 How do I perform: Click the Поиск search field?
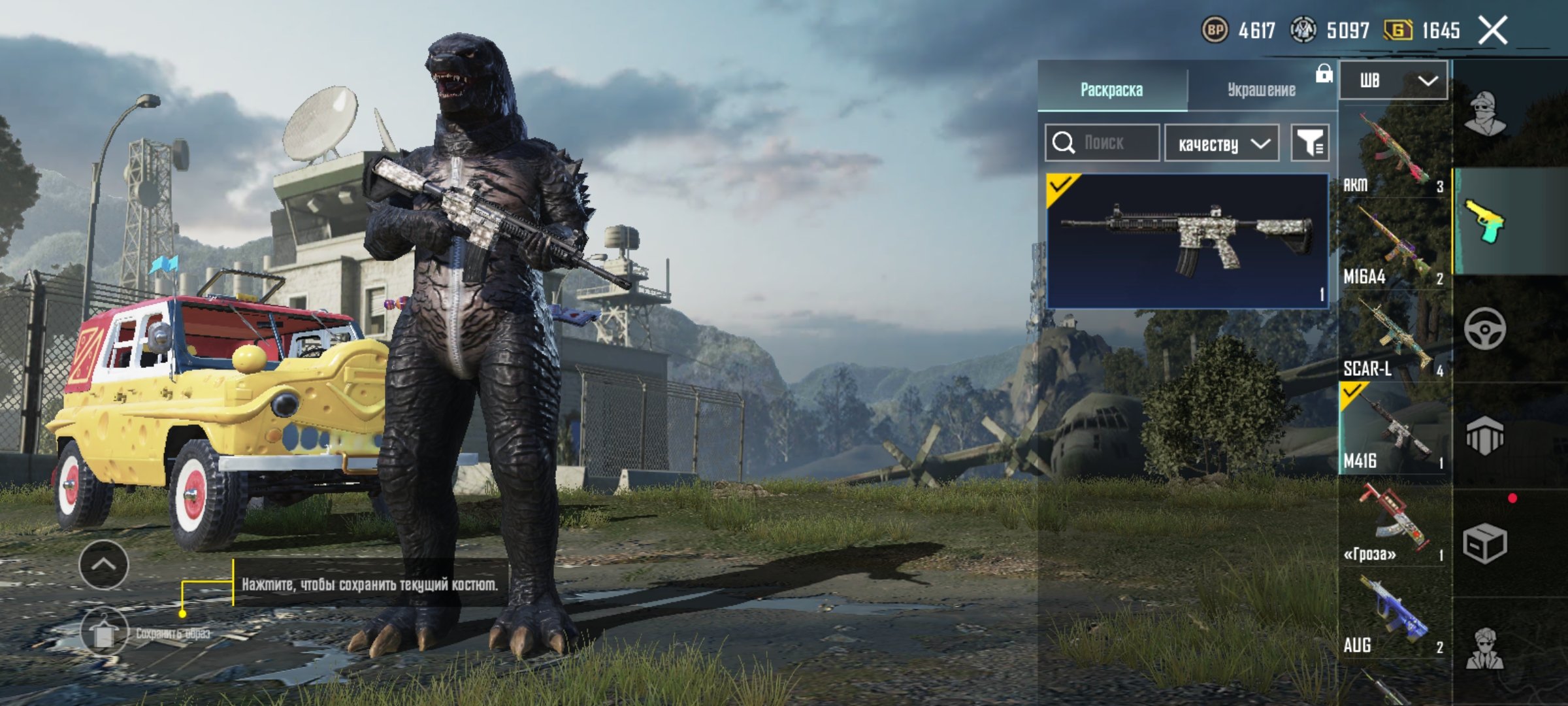pos(1103,143)
